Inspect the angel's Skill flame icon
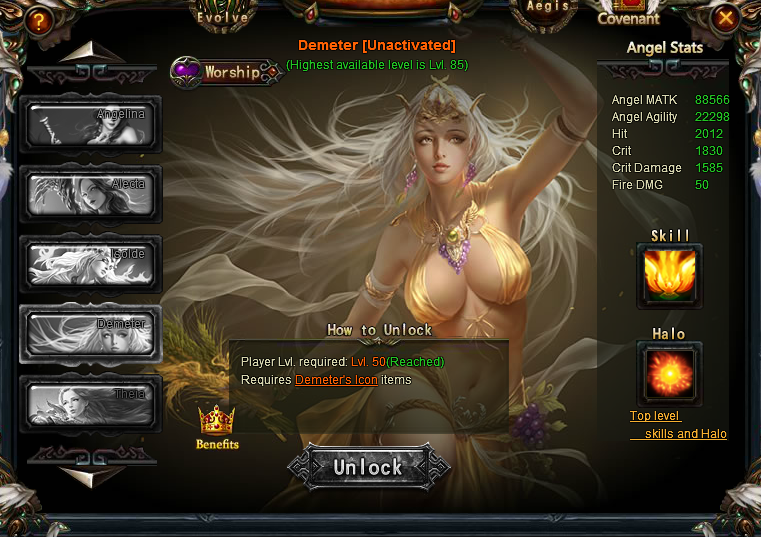761x537 pixels. [x=669, y=275]
